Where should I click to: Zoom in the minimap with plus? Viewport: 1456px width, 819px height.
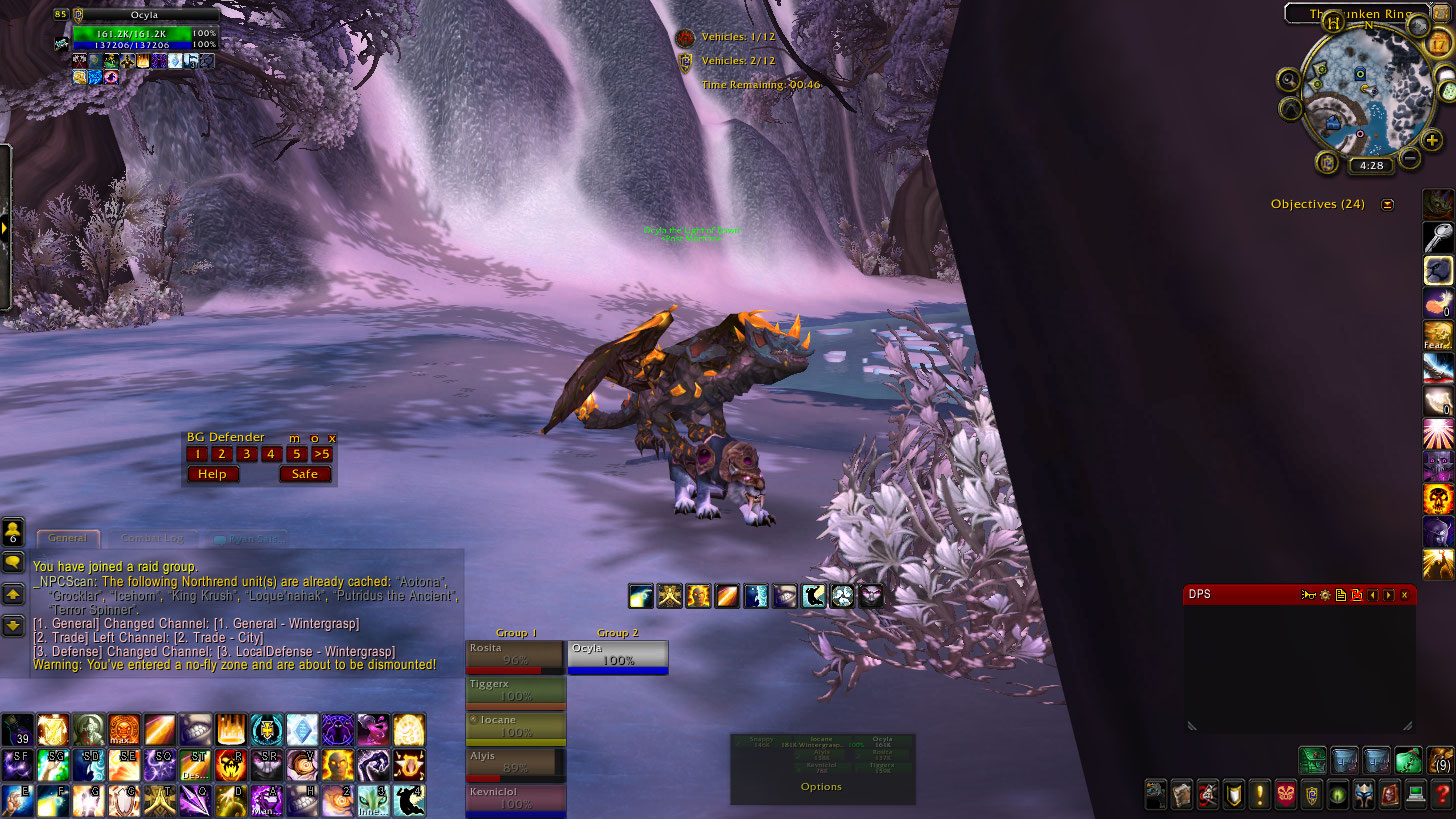1432,141
